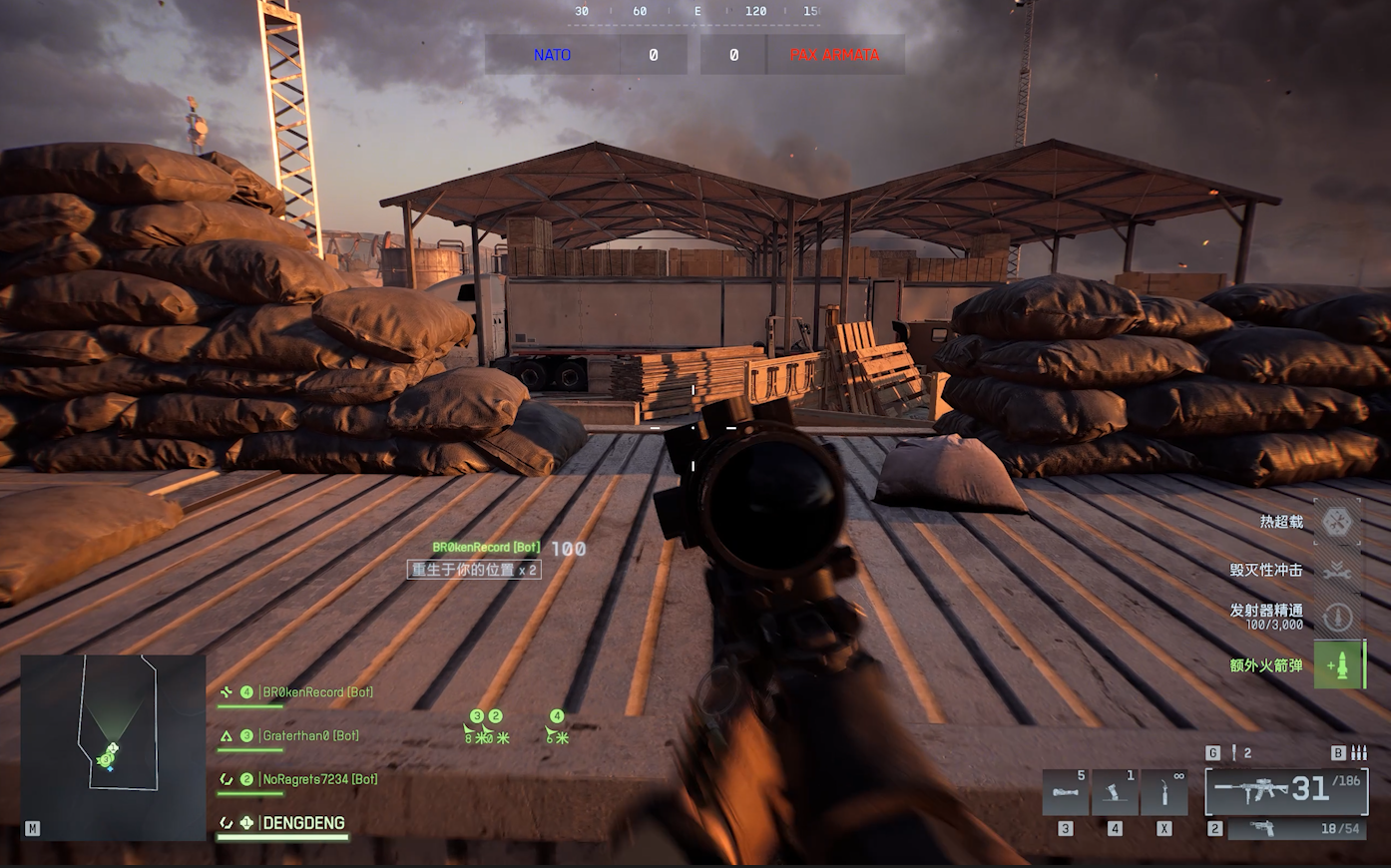This screenshot has height=868, width=1391.
Task: Select the 发射器精通 rocket reload perk icon
Action: [x=1337, y=617]
